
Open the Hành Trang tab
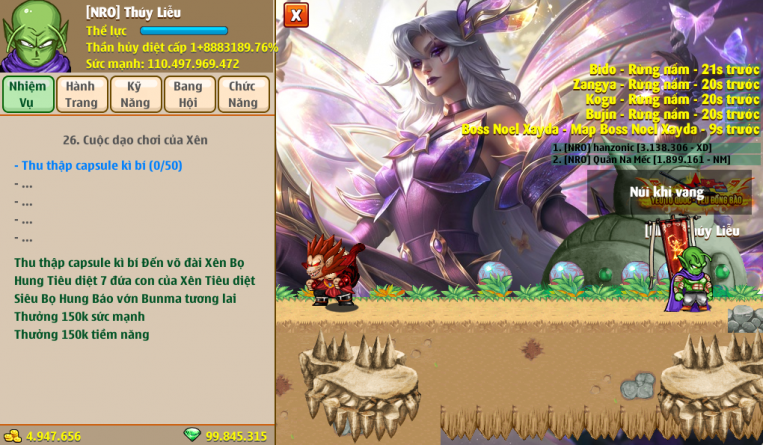pos(82,94)
